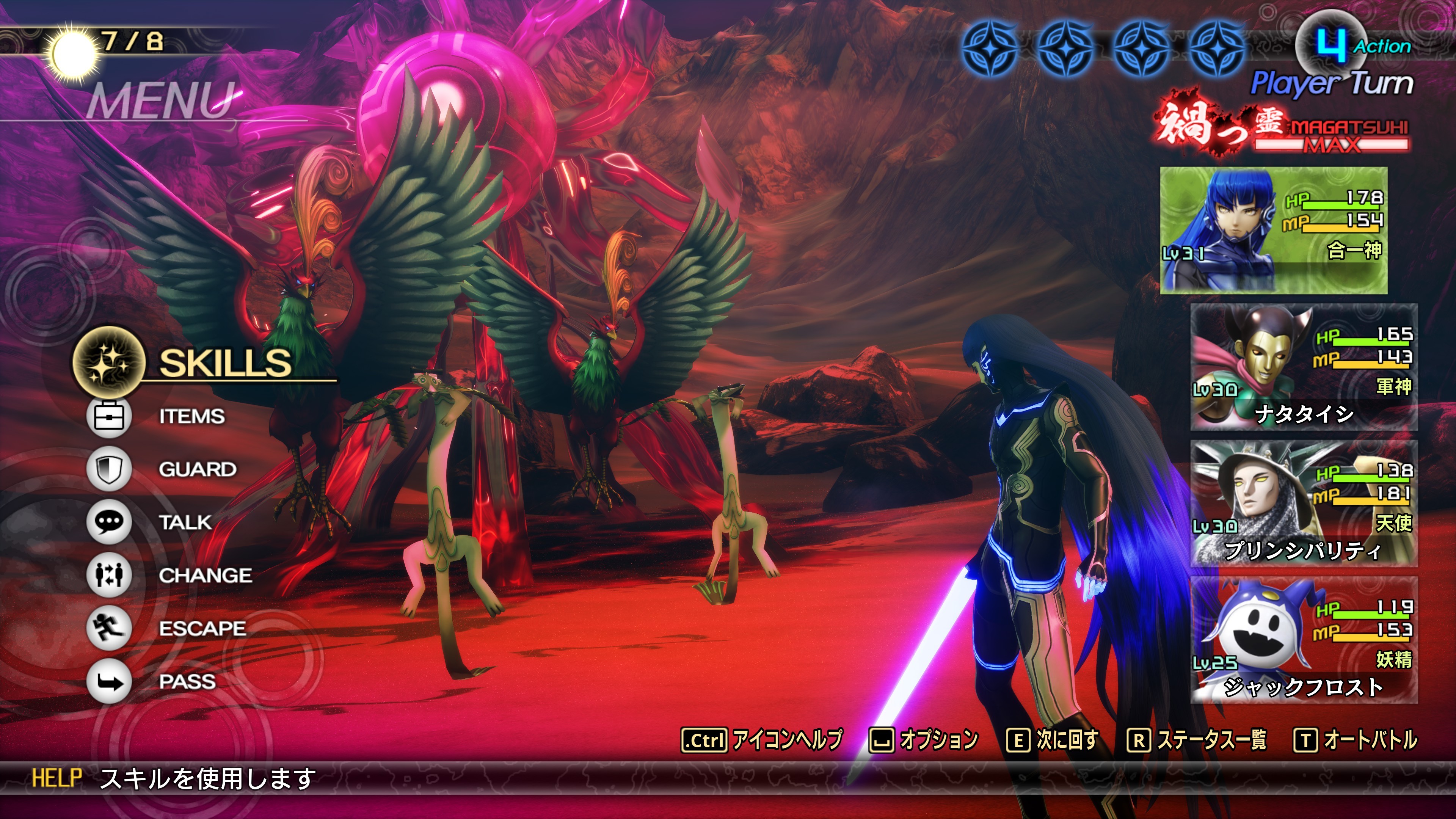Open アイコンヘルプ icon help
This screenshot has height=819, width=1456.
pos(762,740)
